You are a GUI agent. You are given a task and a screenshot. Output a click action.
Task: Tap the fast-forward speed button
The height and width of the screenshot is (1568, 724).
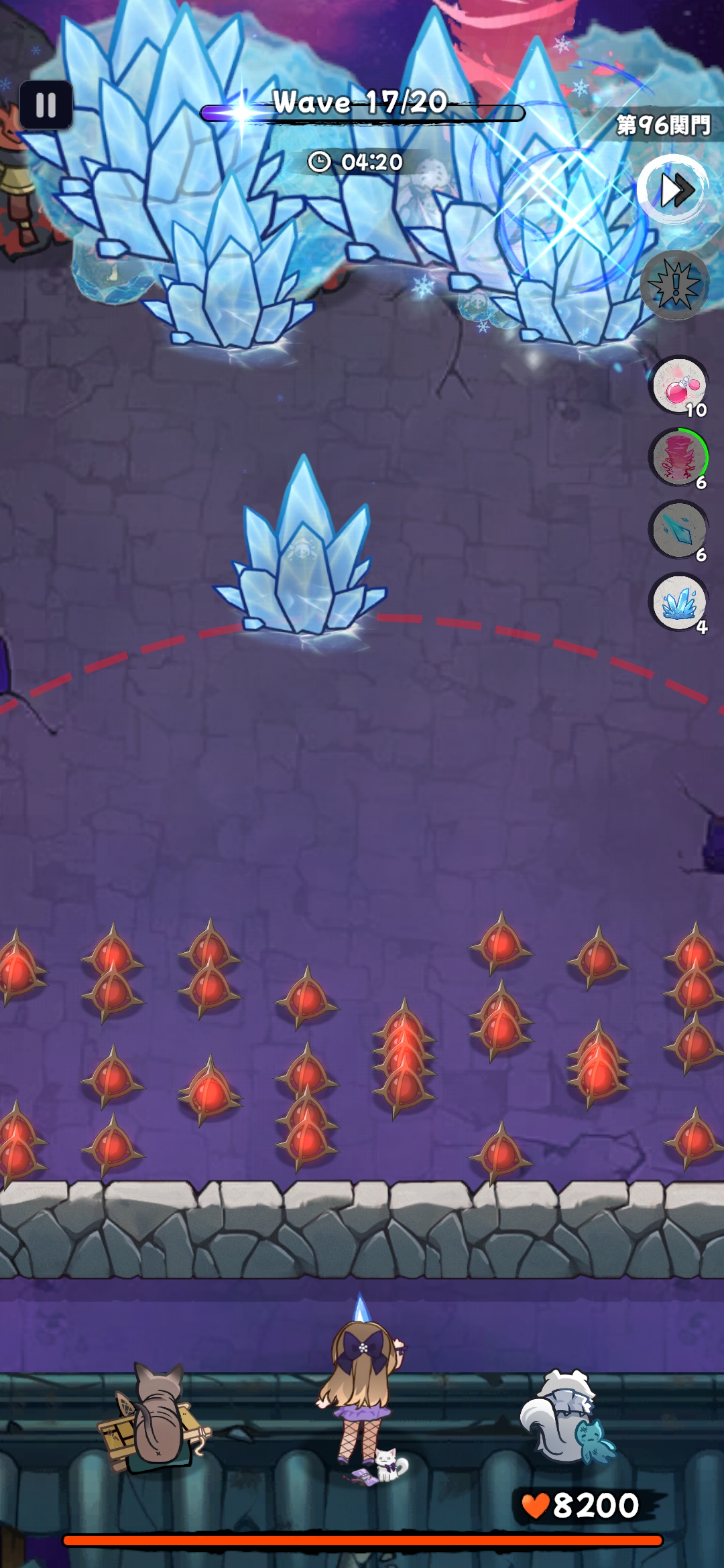pos(673,190)
